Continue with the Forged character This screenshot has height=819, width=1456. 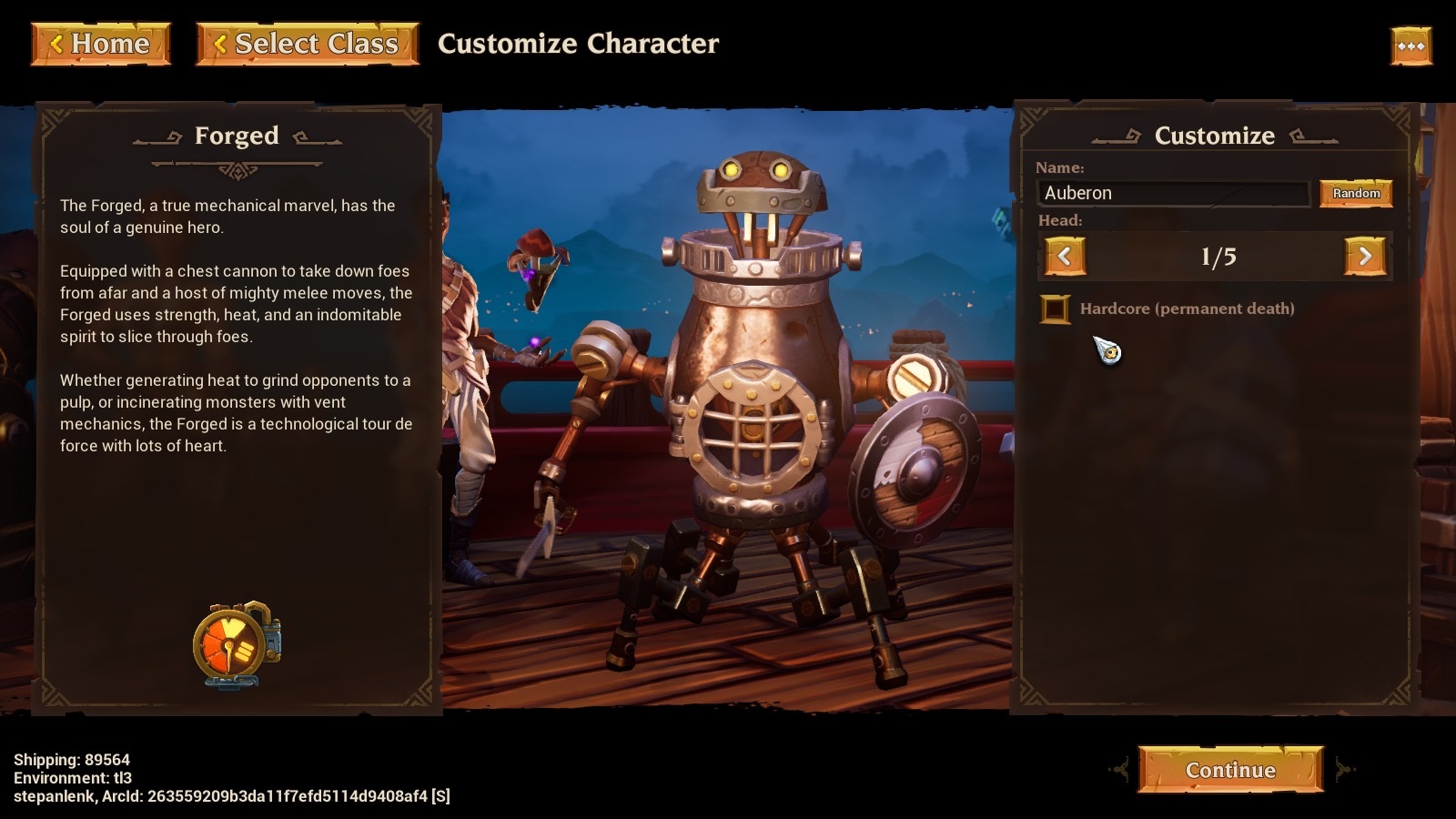pos(1230,770)
